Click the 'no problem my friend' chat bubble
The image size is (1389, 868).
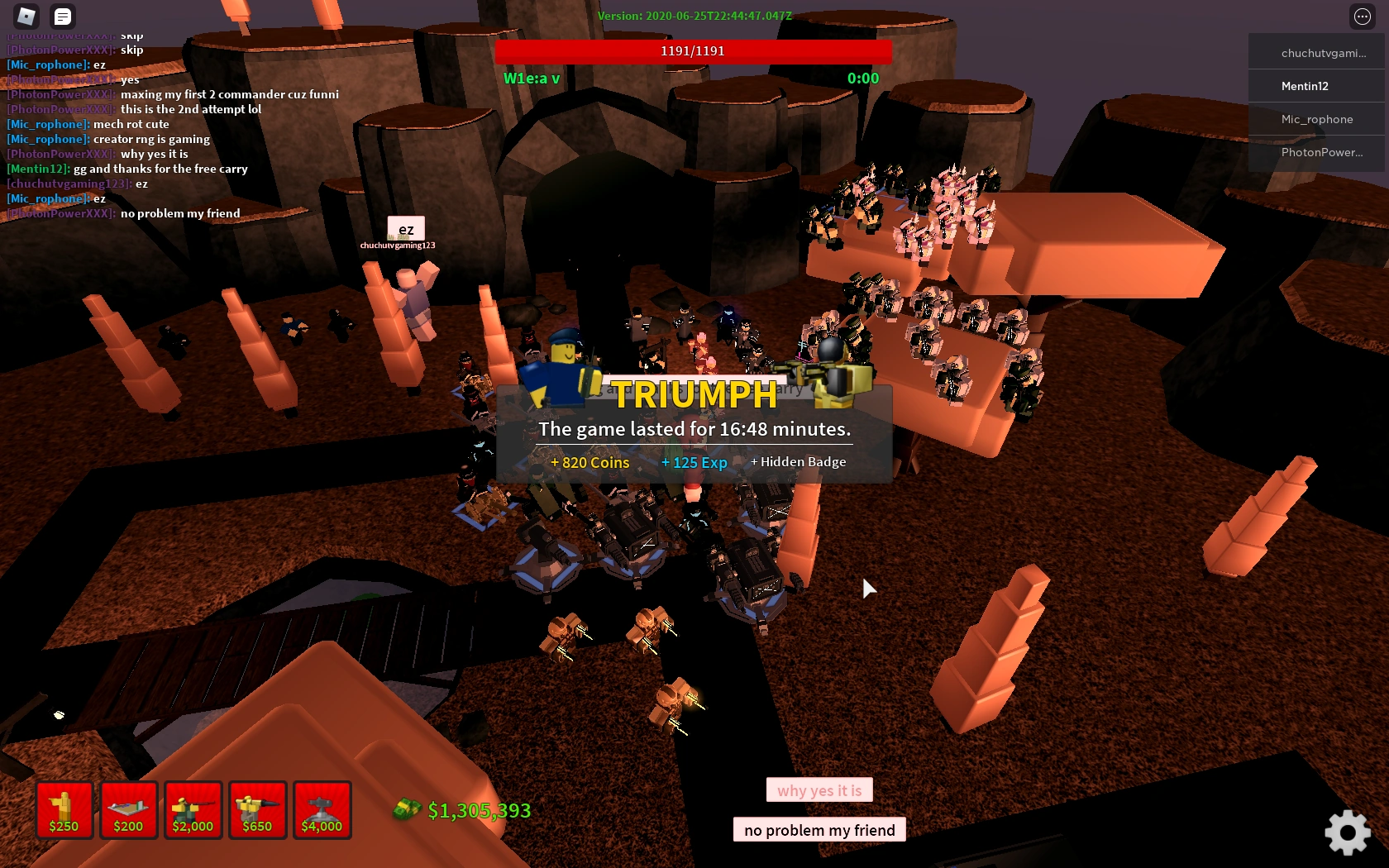[x=819, y=829]
